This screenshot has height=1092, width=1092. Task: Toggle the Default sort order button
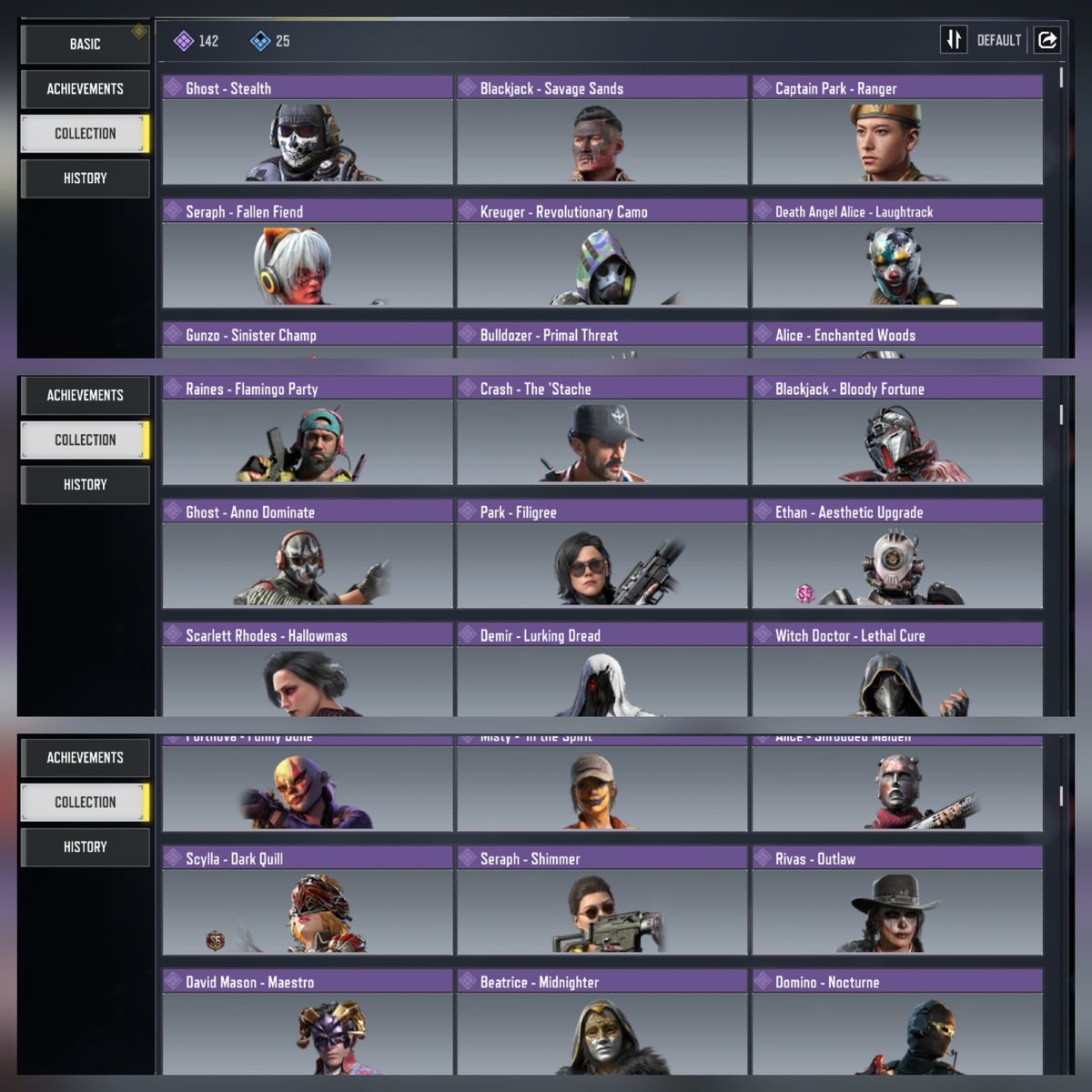(954, 40)
